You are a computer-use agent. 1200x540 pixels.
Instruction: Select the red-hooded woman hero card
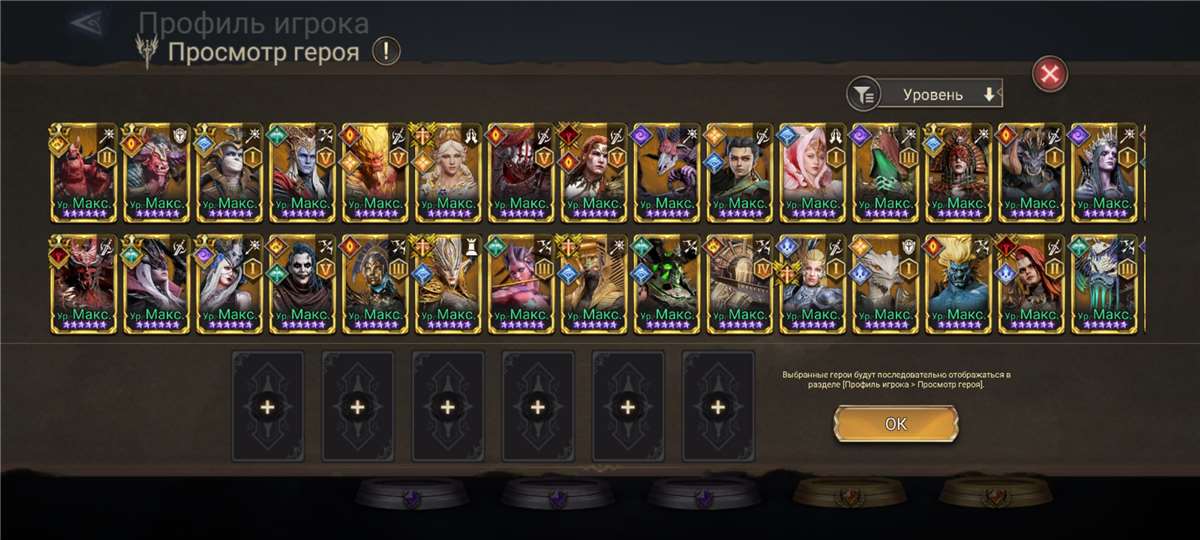[x=1032, y=282]
